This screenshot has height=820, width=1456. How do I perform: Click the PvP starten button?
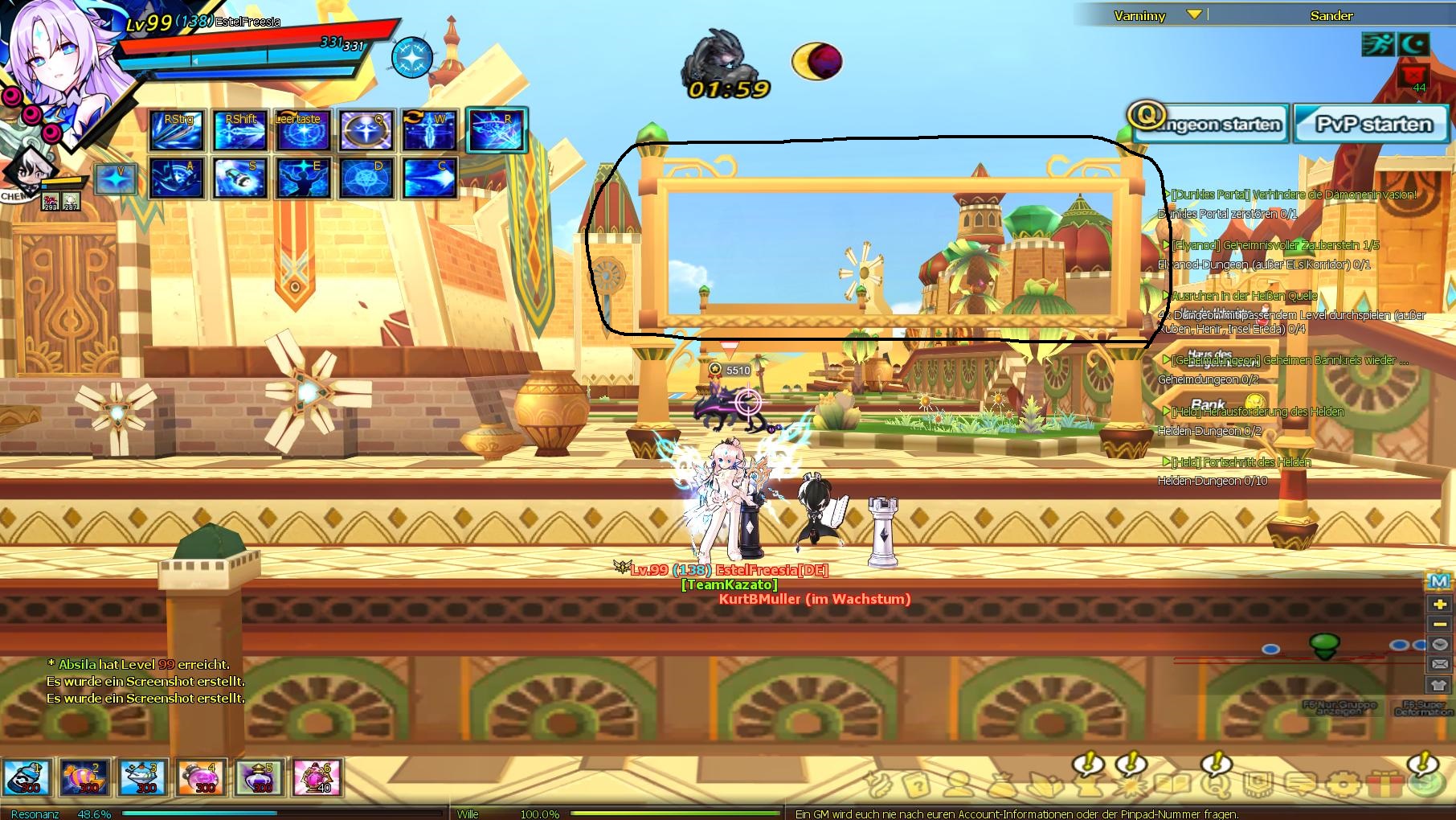[1372, 124]
